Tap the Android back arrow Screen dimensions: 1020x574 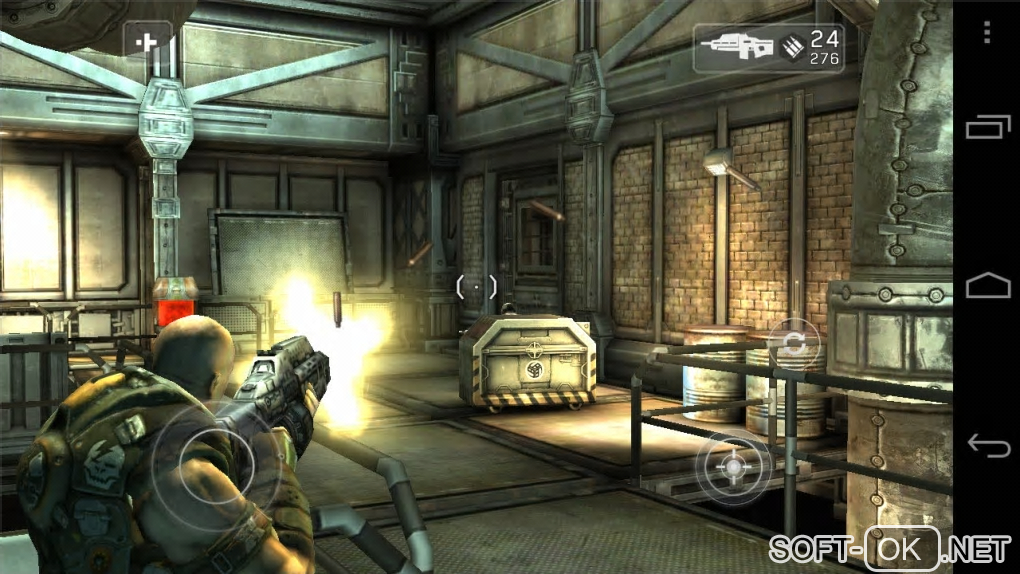pos(987,443)
